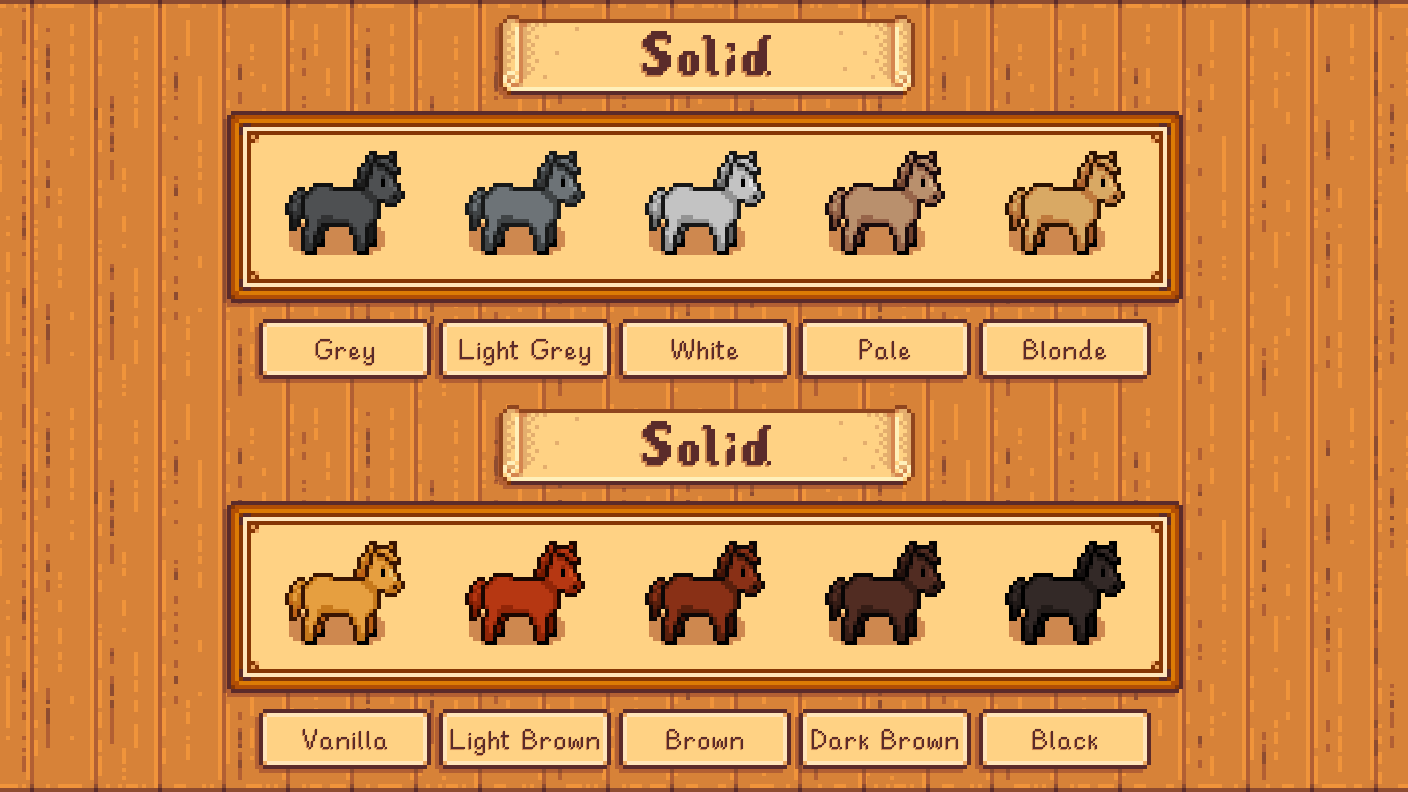Select the Dark Brown coat label
1408x792 pixels.
[884, 740]
